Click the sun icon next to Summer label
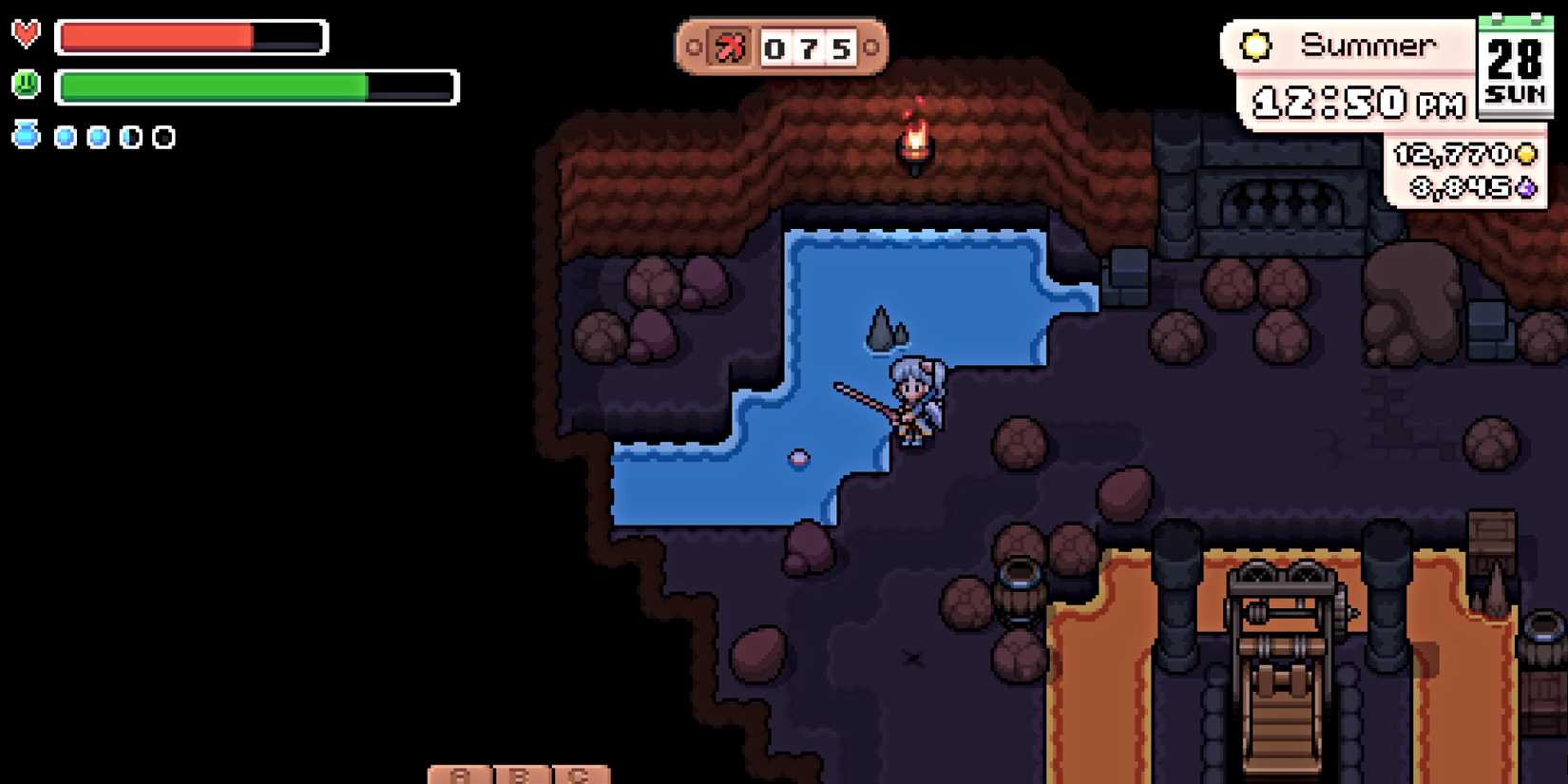Viewport: 1568px width, 784px height. pos(1256,43)
